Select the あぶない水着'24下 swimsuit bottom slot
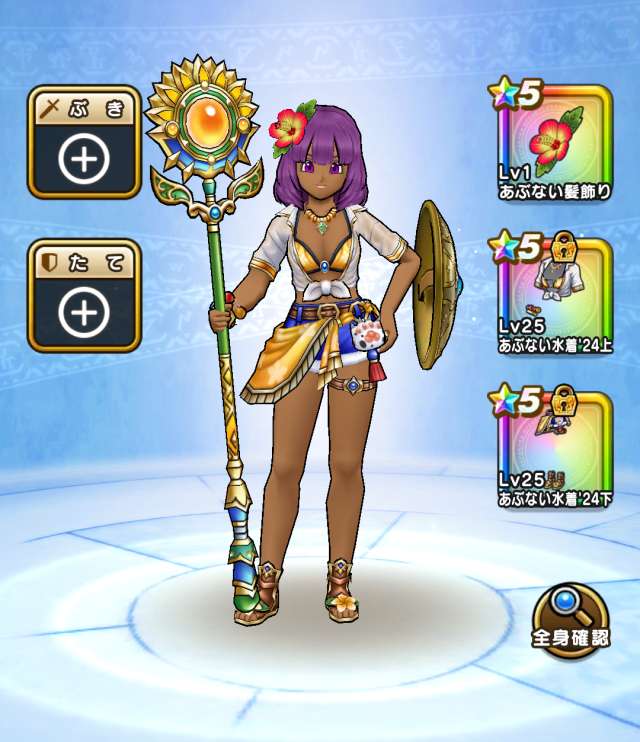 pyautogui.click(x=553, y=449)
